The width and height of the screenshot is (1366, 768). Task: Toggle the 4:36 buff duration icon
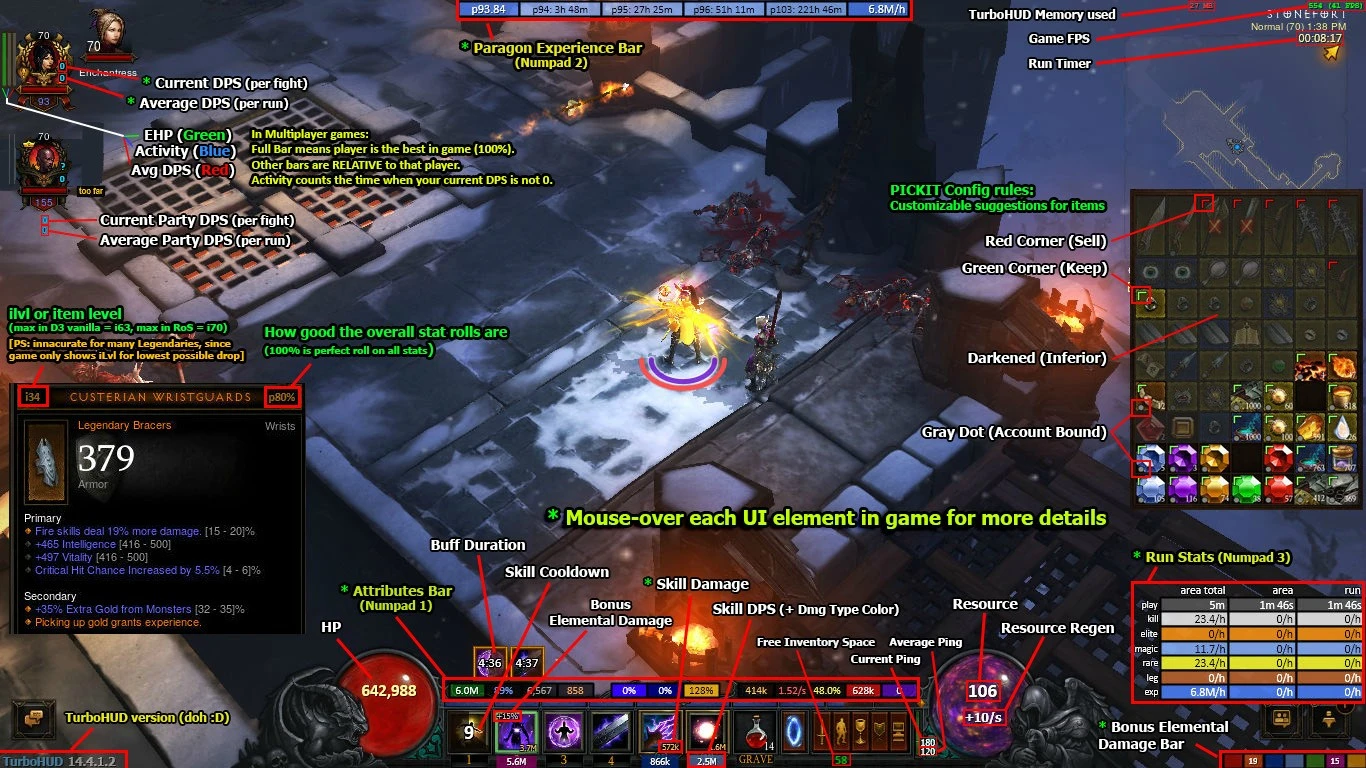tap(489, 660)
